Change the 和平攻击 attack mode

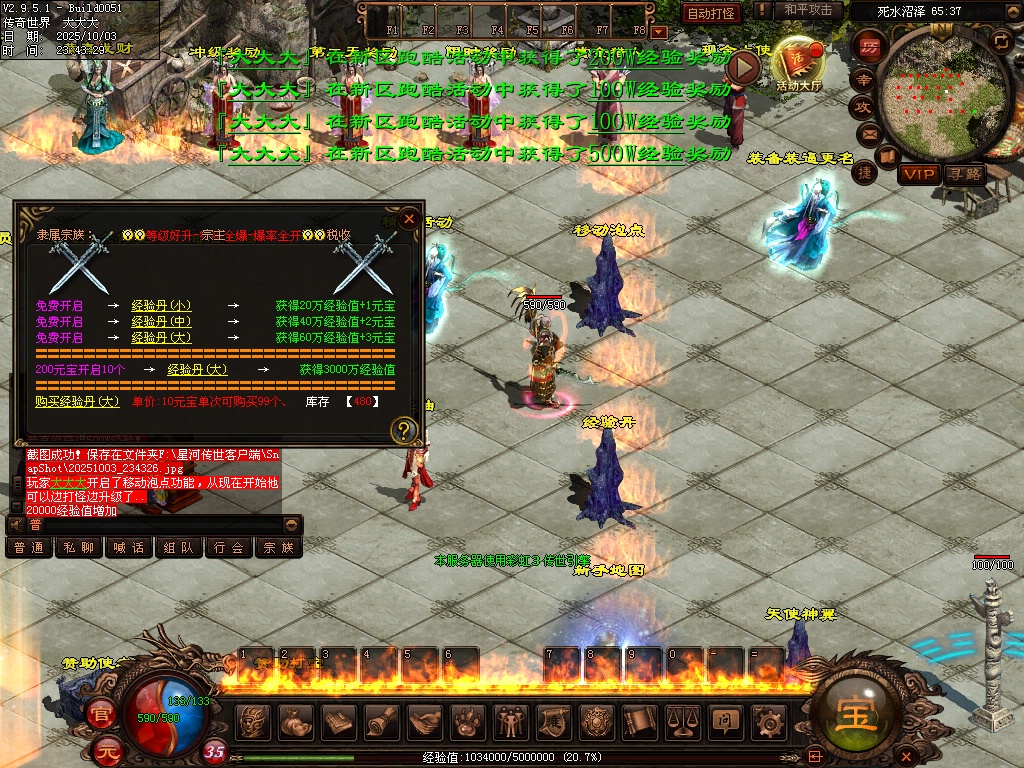[808, 10]
